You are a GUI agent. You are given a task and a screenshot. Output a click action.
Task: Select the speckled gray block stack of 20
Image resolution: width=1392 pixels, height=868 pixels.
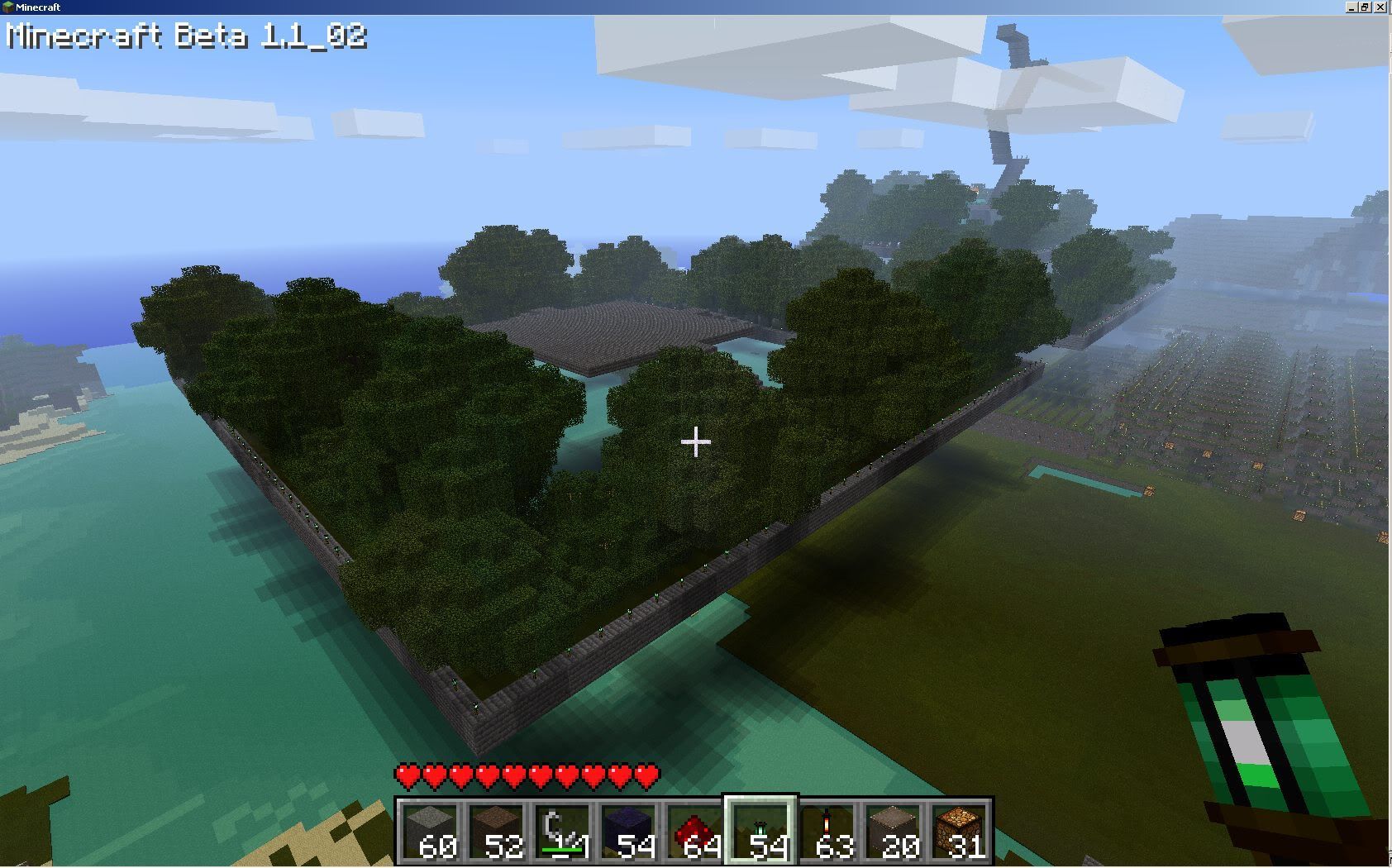[894, 831]
